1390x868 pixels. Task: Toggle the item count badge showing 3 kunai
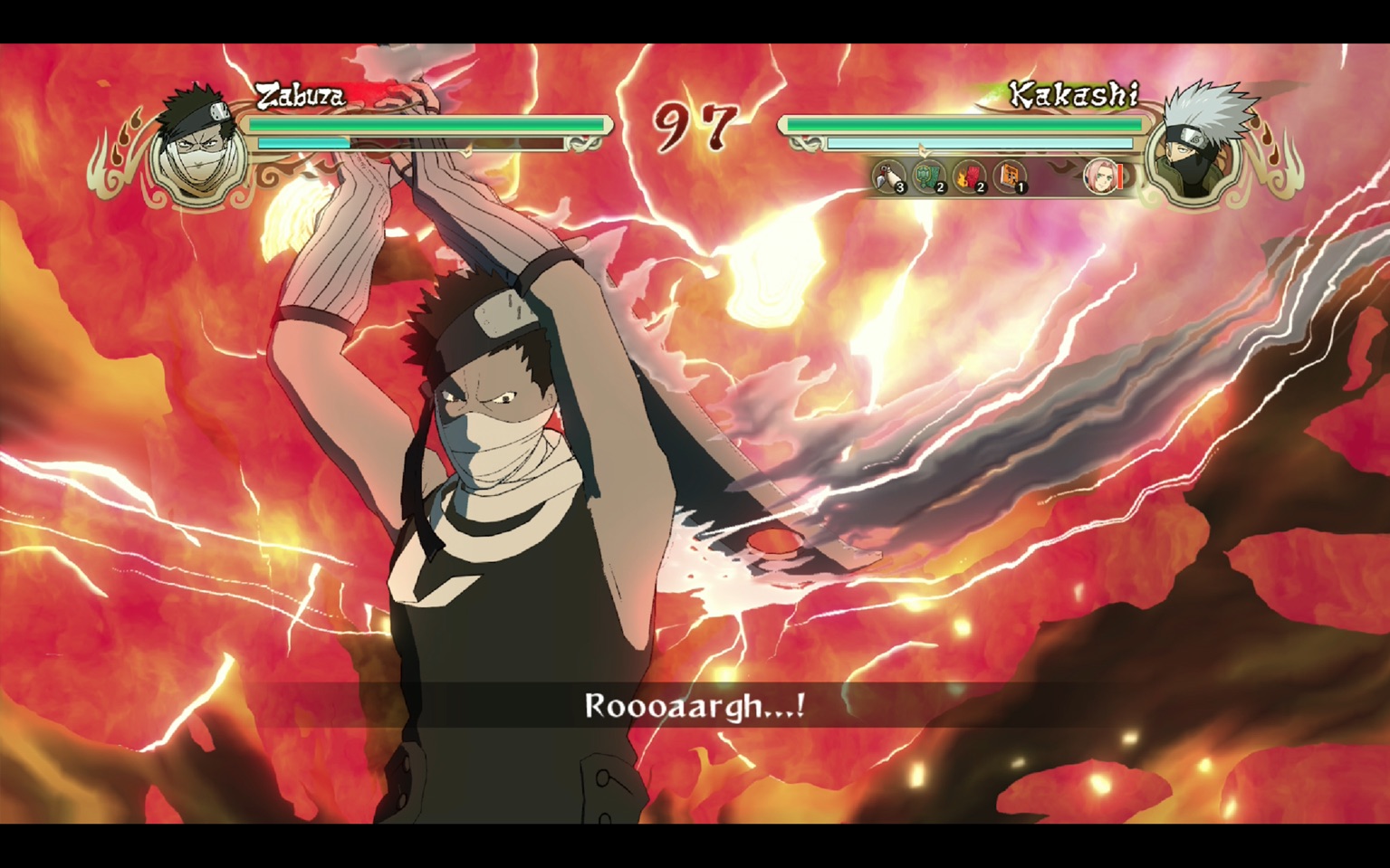899,187
